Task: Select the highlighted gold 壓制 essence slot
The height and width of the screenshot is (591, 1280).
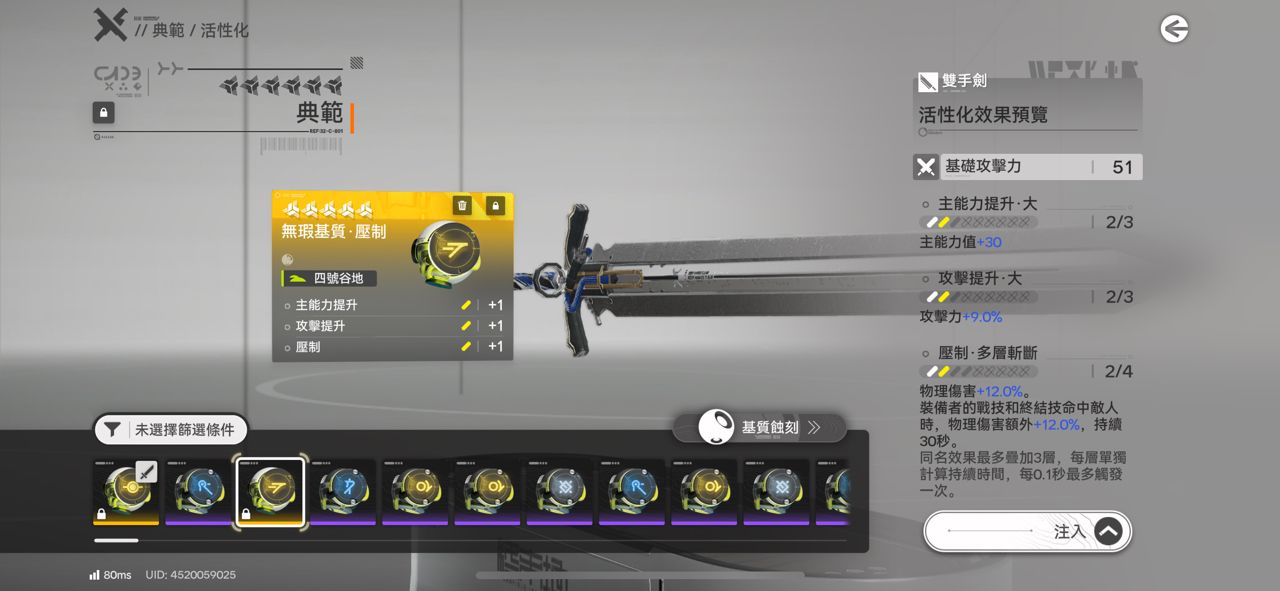Action: (270, 491)
